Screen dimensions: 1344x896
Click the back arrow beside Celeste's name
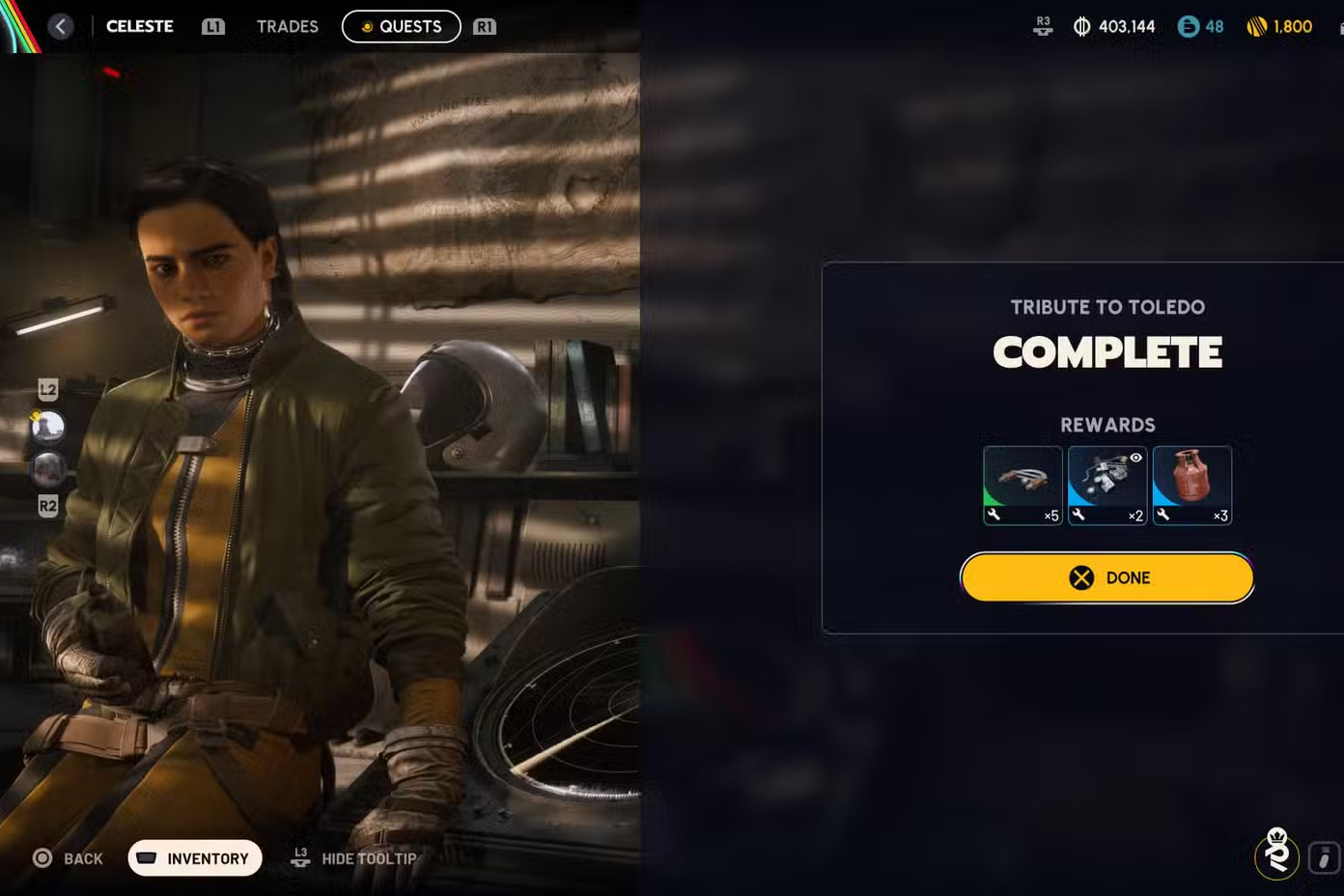(x=61, y=26)
